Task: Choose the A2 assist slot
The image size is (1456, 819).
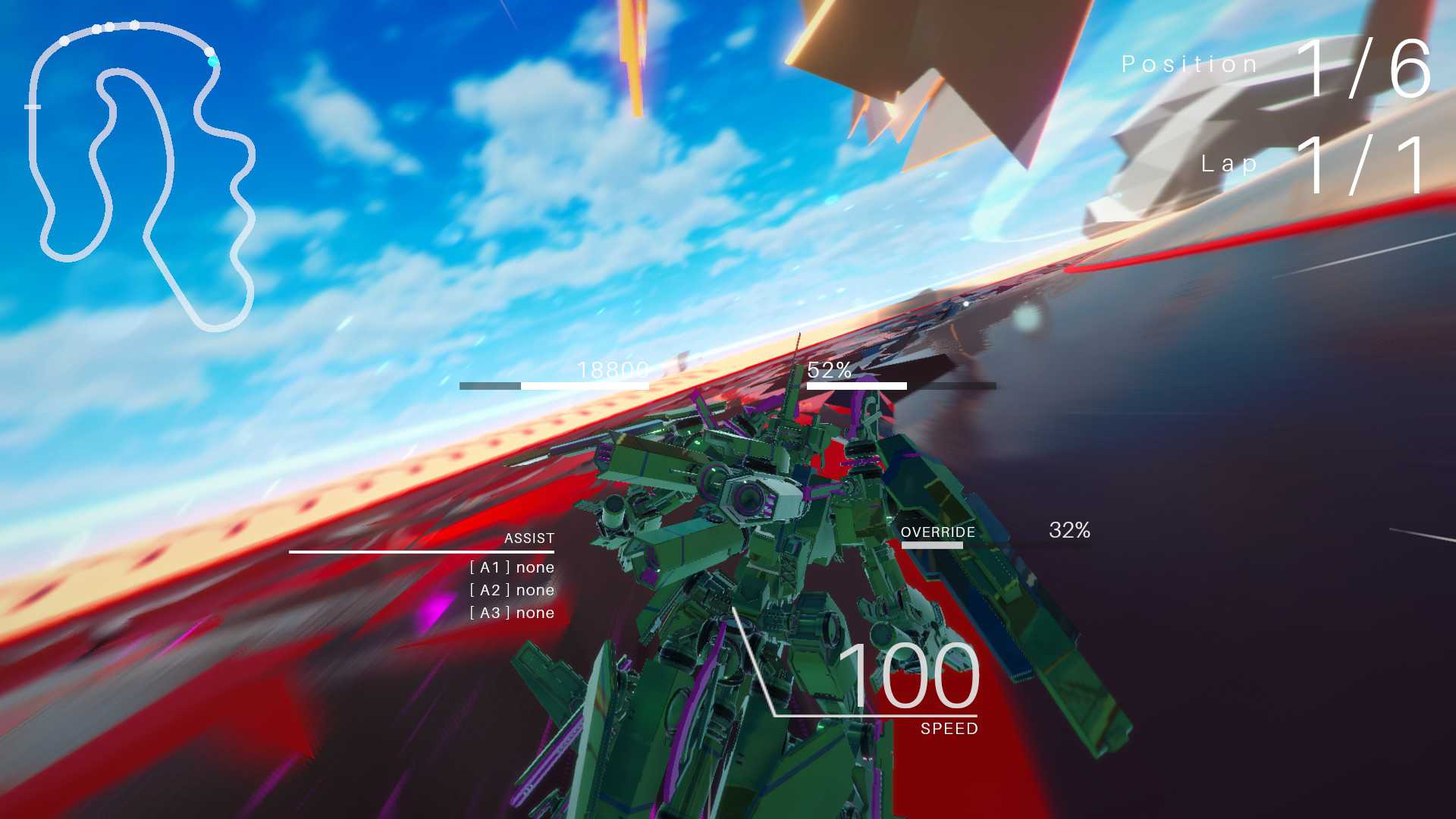Action: [x=512, y=590]
